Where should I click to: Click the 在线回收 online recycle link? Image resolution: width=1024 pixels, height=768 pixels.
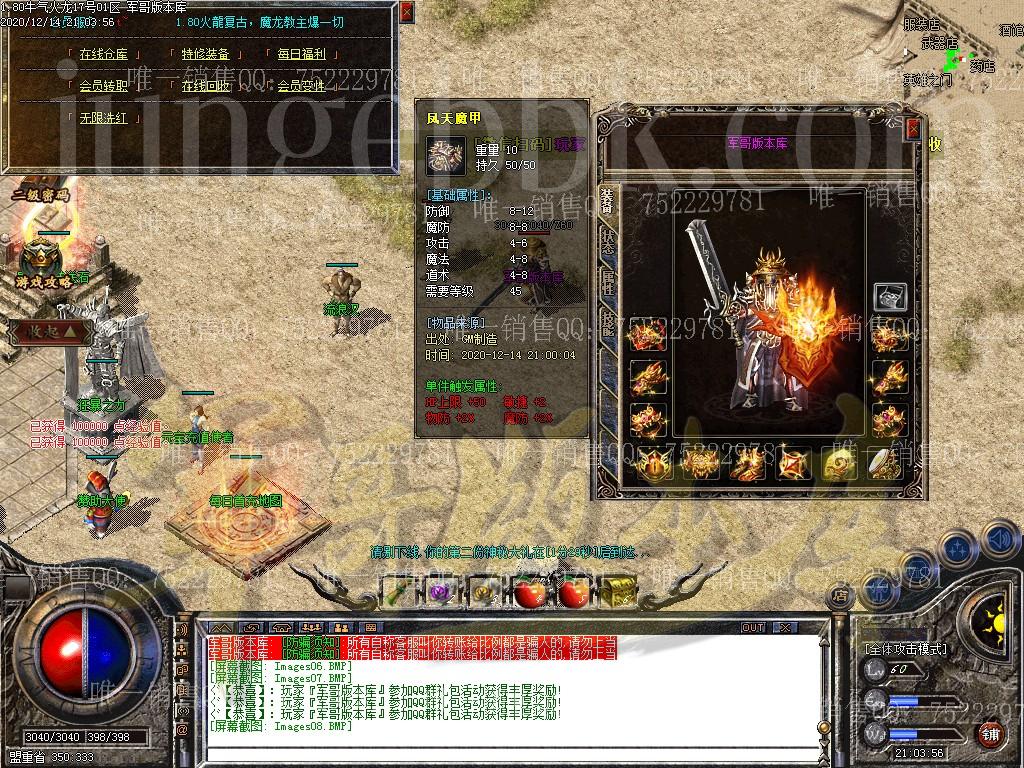click(205, 86)
